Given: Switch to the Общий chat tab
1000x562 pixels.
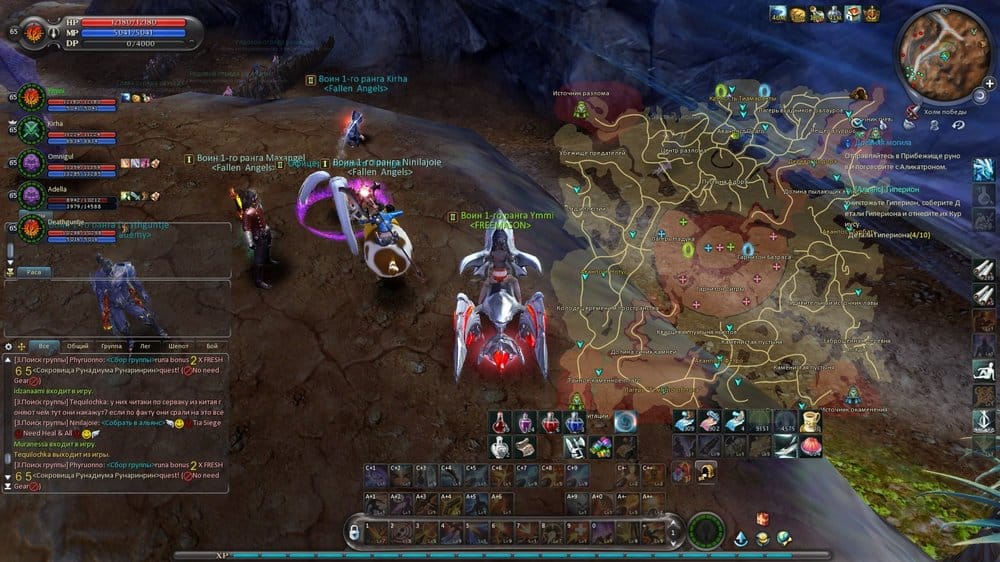Looking at the screenshot, I should tap(77, 346).
